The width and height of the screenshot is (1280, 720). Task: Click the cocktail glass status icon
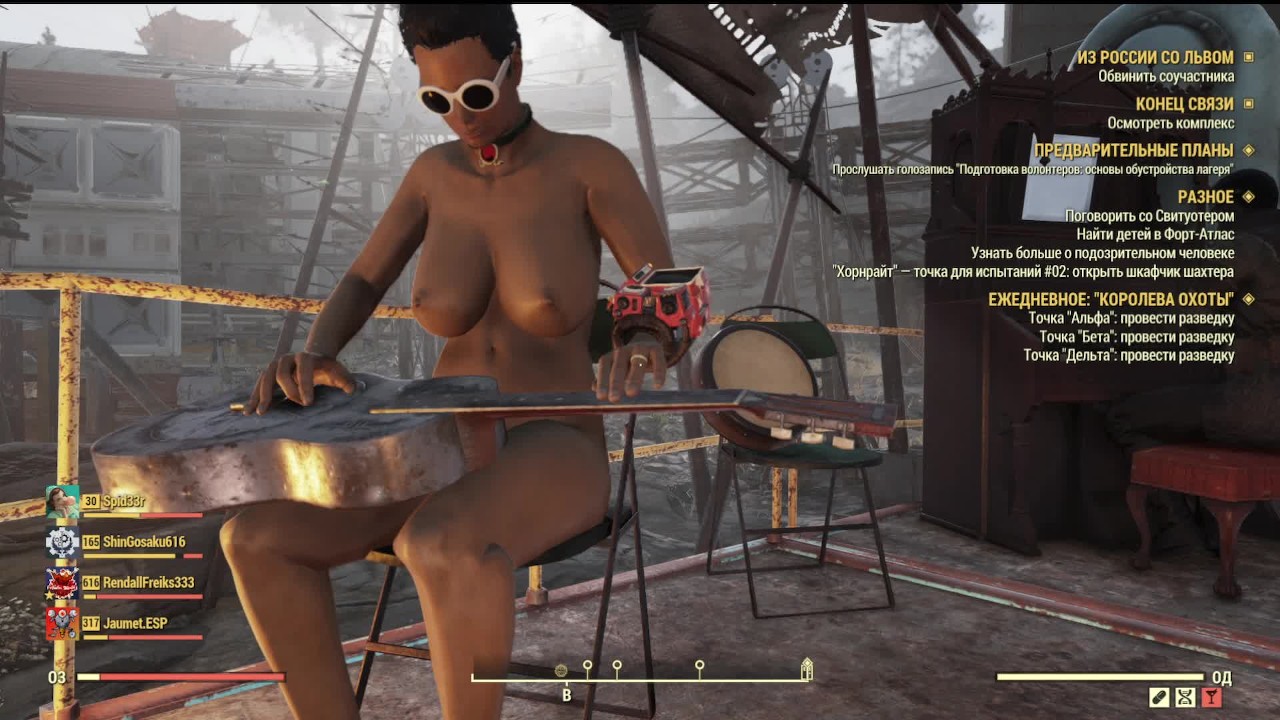[x=1212, y=698]
